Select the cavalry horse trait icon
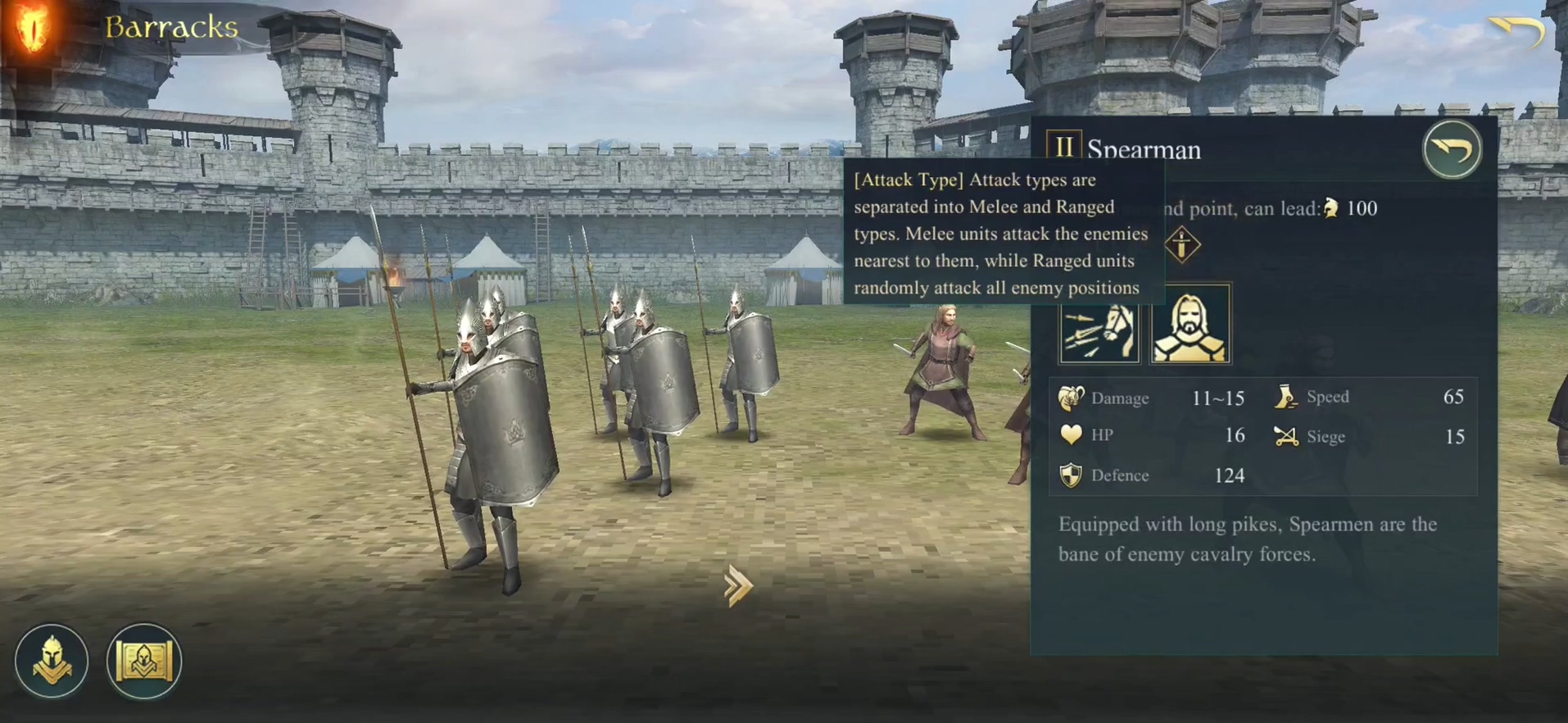Viewport: 1568px width, 723px height. point(1099,325)
